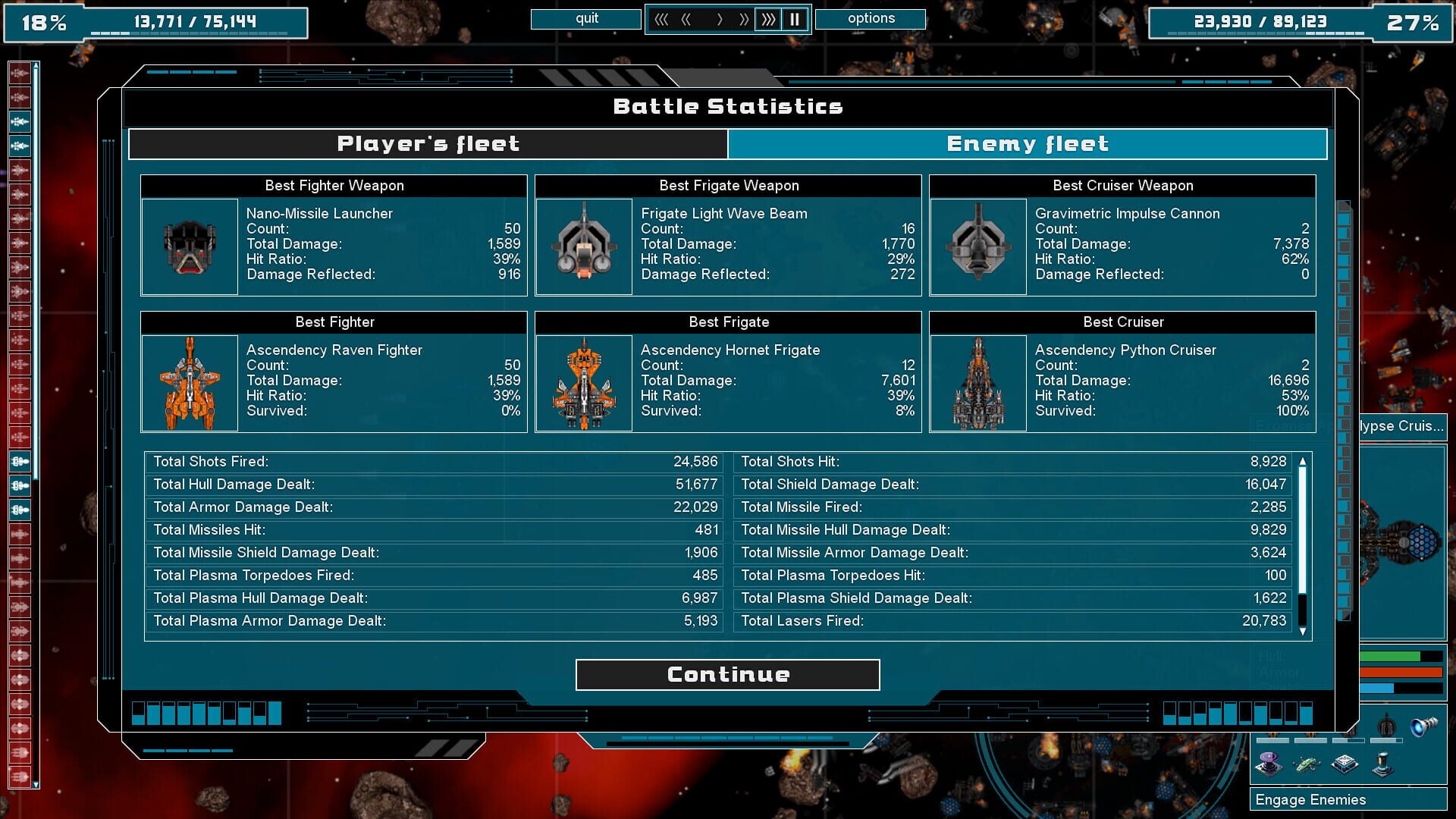This screenshot has height=819, width=1456.
Task: Select the Ascendency Raven Fighter ship icon
Action: [190, 383]
